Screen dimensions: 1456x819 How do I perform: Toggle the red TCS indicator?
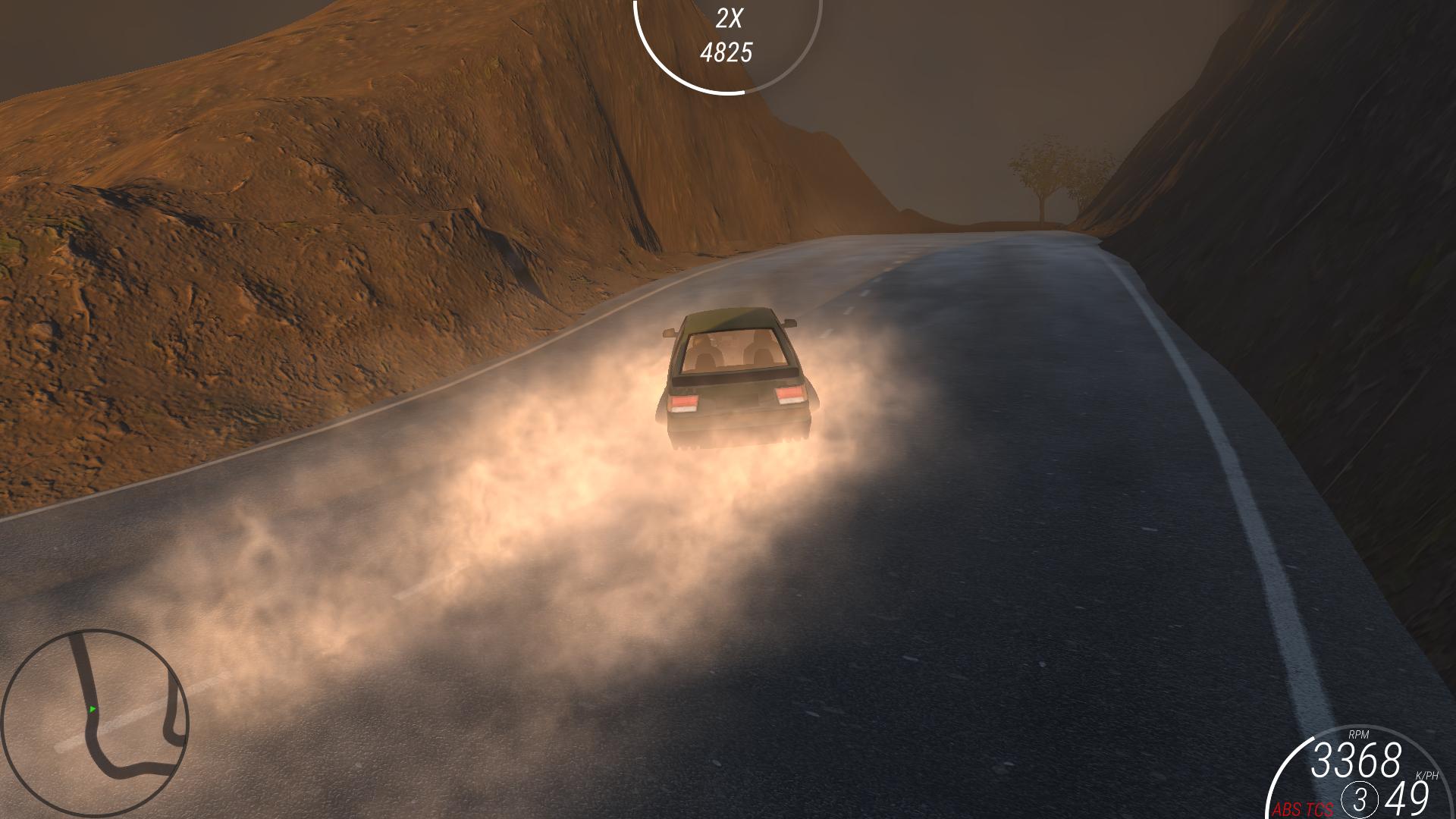pos(1319,810)
